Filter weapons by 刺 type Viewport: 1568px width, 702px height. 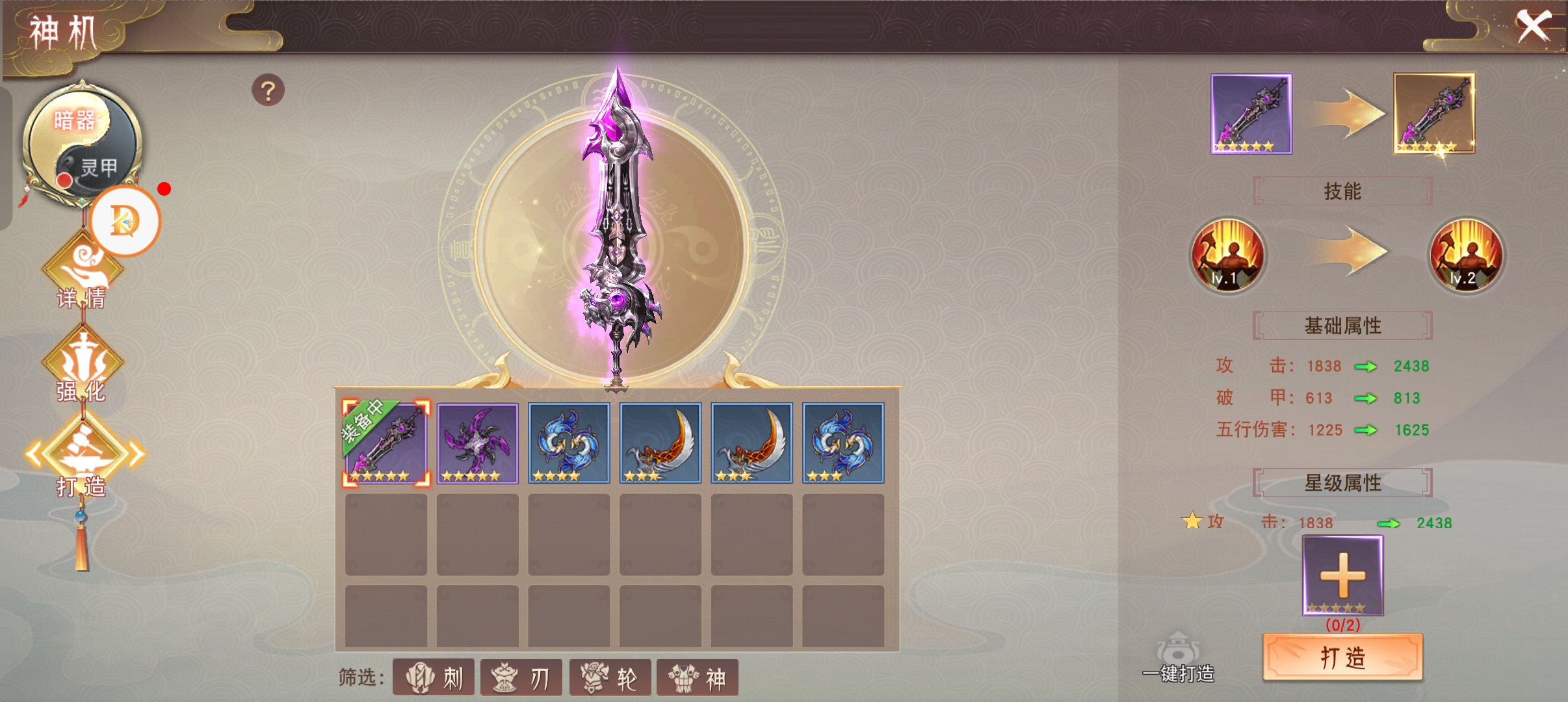434,678
